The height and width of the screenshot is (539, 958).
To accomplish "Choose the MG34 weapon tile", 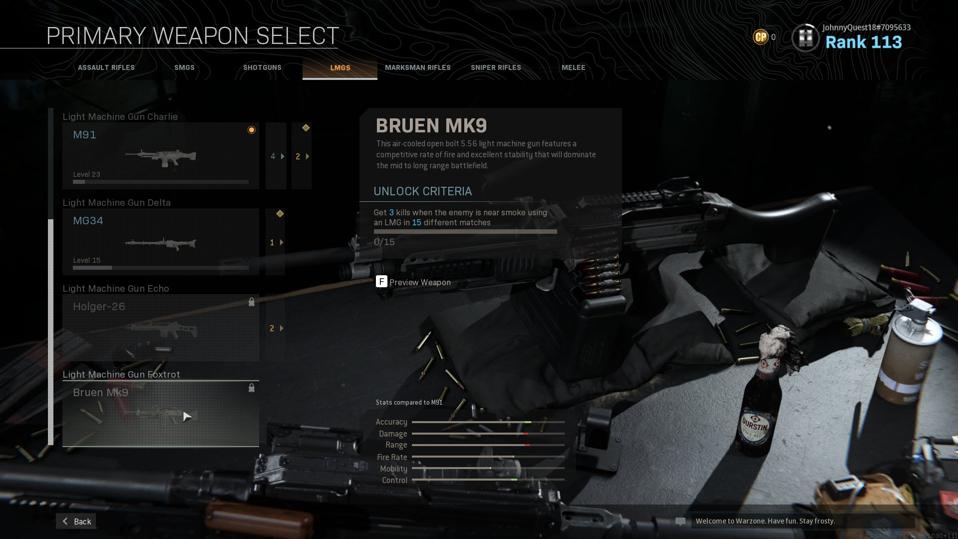I will [160, 242].
